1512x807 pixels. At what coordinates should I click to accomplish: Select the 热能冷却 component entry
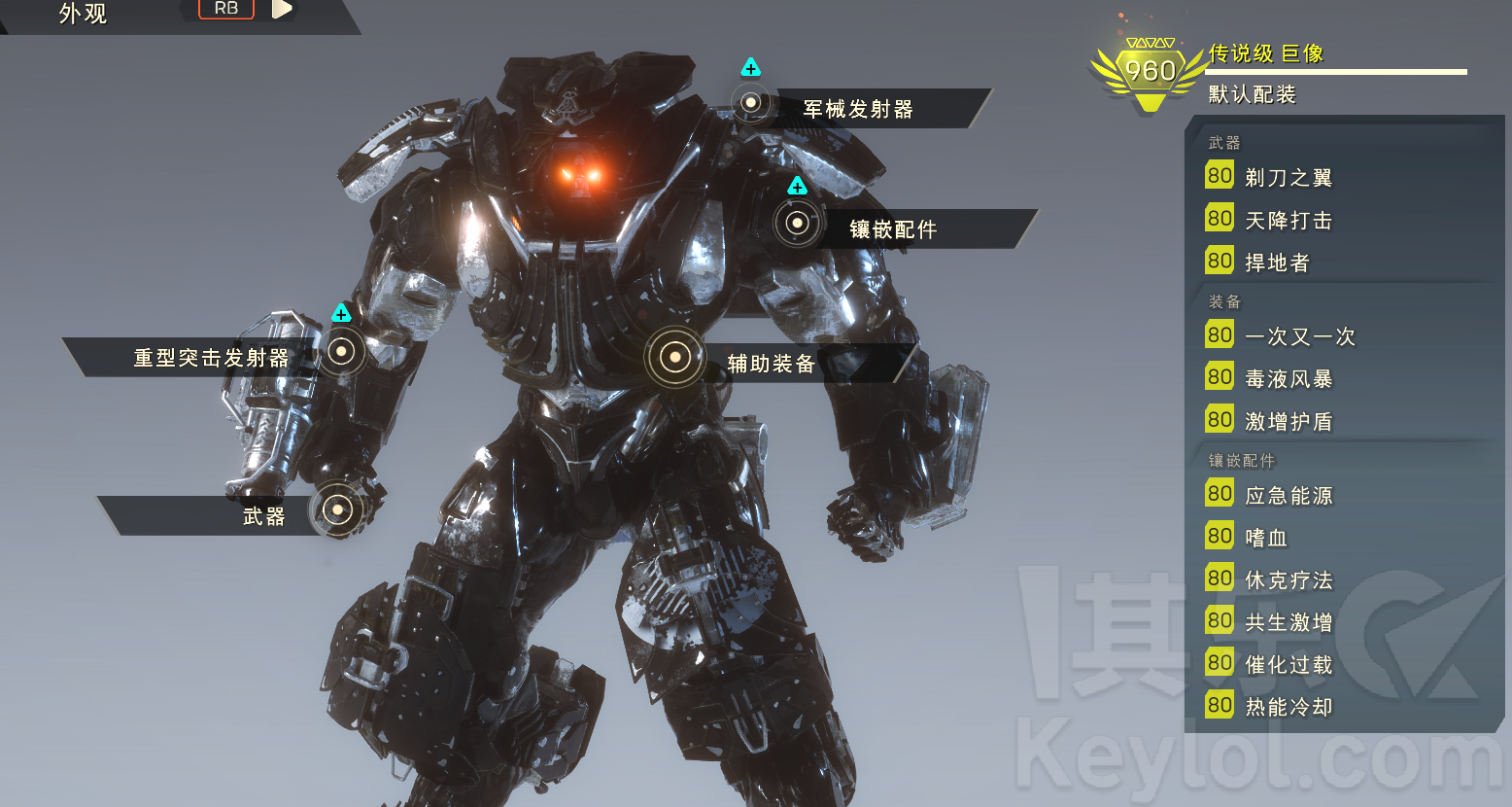(x=1289, y=707)
